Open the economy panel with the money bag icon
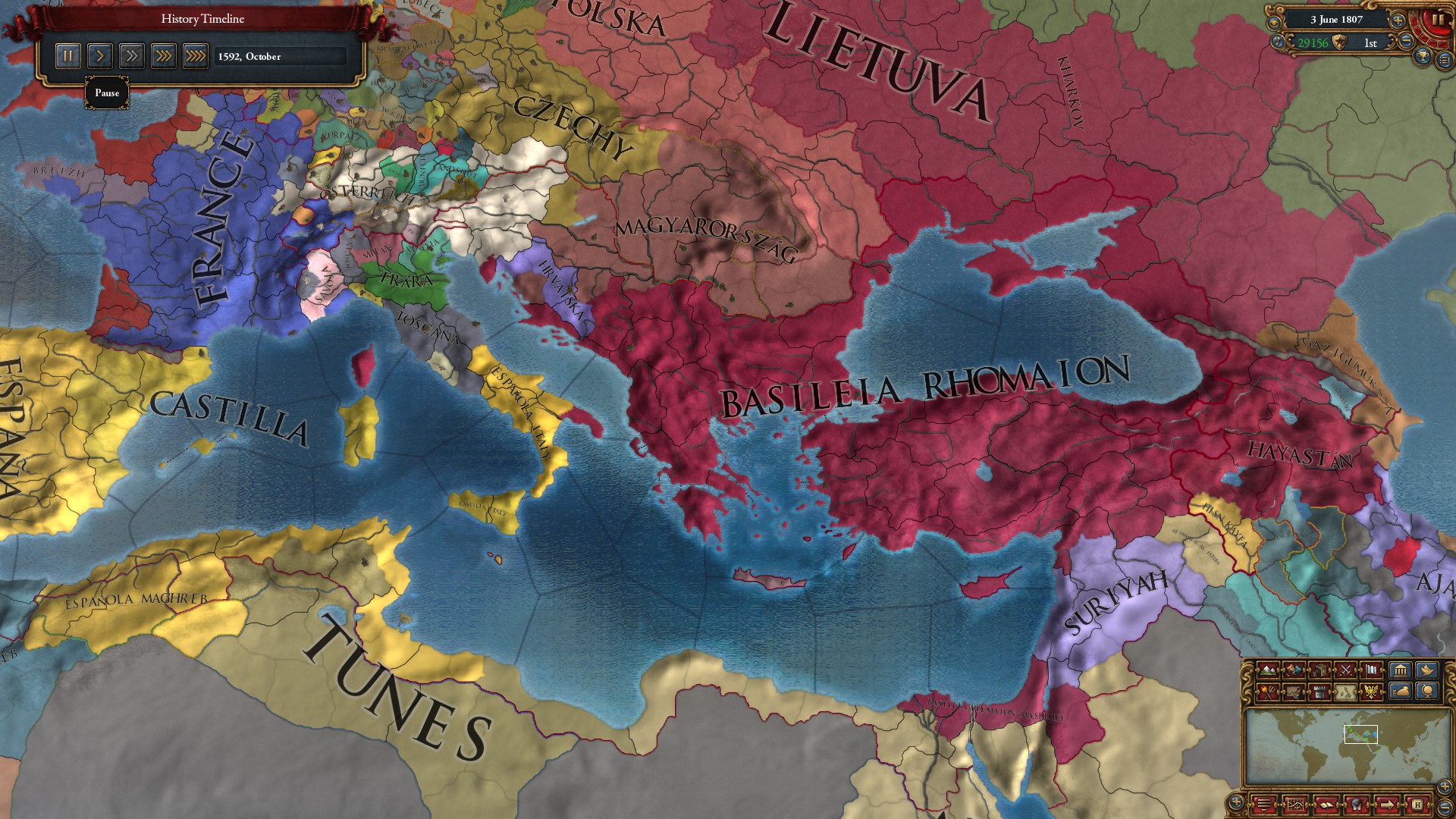 [x=1401, y=692]
